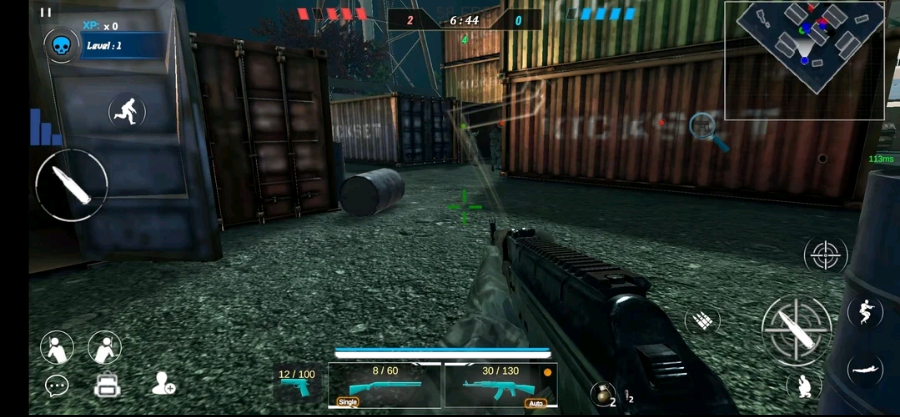The width and height of the screenshot is (900, 417).
Task: Crouch using the kneeling soldier button
Action: pos(803,384)
